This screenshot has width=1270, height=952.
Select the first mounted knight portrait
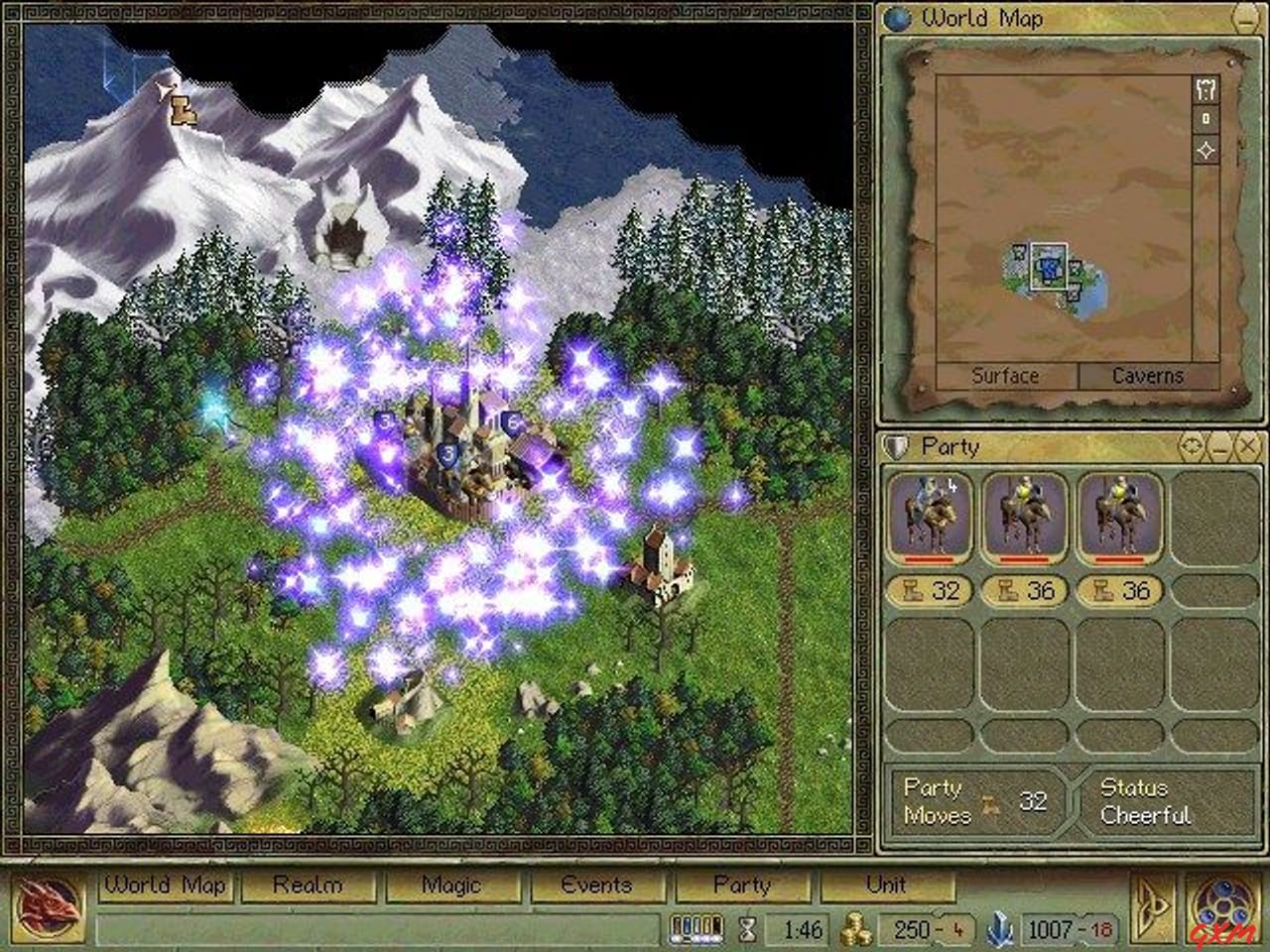coord(933,514)
